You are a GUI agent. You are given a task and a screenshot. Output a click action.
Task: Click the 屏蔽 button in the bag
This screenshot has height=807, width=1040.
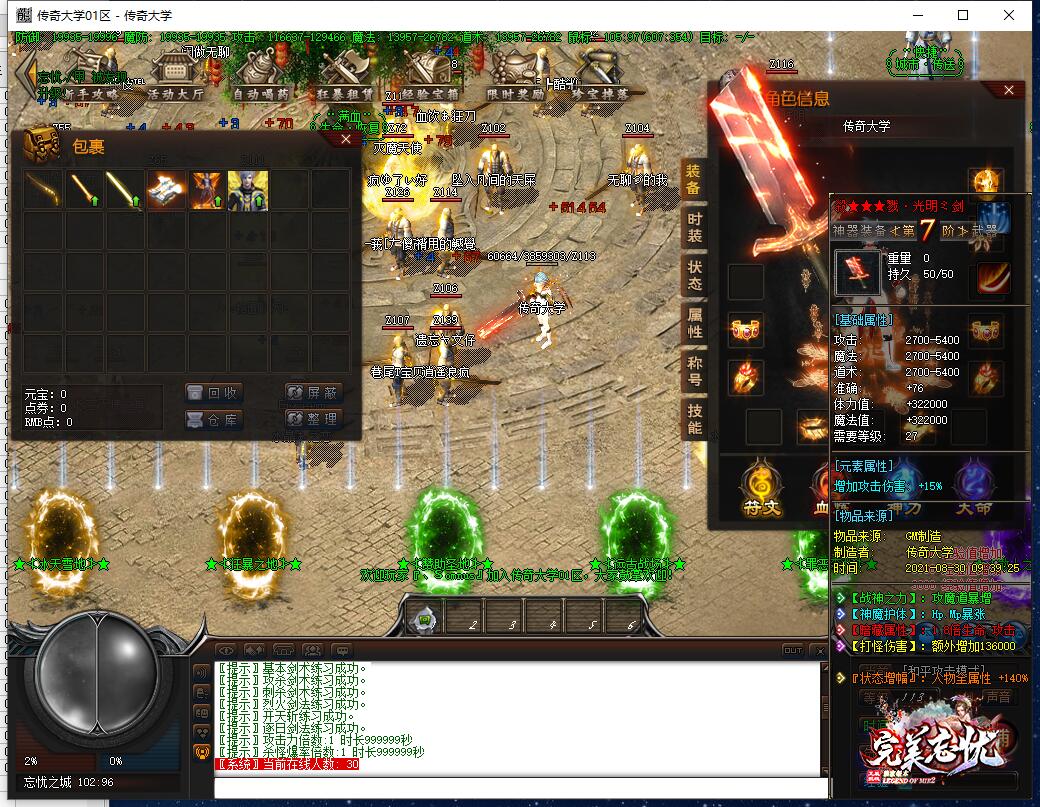point(313,393)
